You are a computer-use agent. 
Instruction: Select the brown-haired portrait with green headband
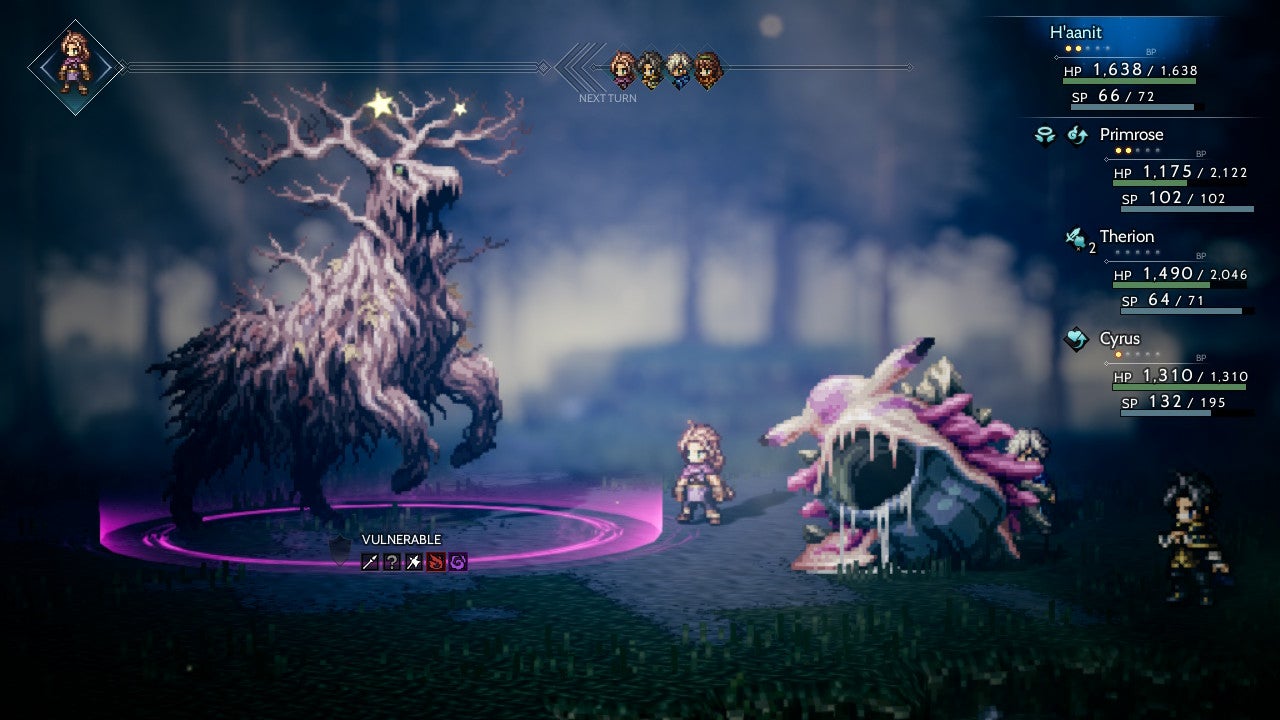point(707,69)
